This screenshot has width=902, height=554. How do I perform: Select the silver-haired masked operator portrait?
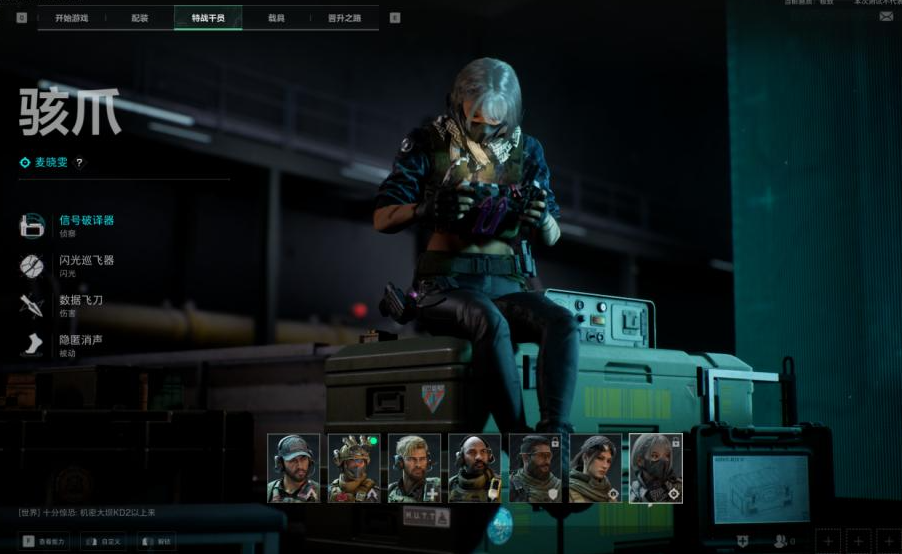coord(655,467)
